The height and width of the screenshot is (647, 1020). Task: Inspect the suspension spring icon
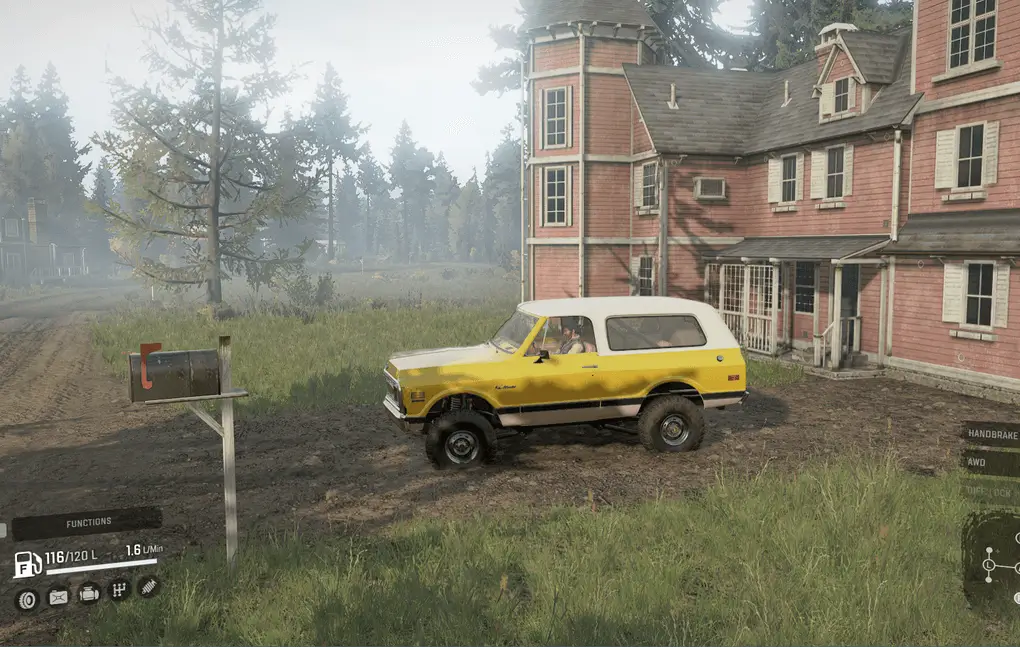pos(148,587)
